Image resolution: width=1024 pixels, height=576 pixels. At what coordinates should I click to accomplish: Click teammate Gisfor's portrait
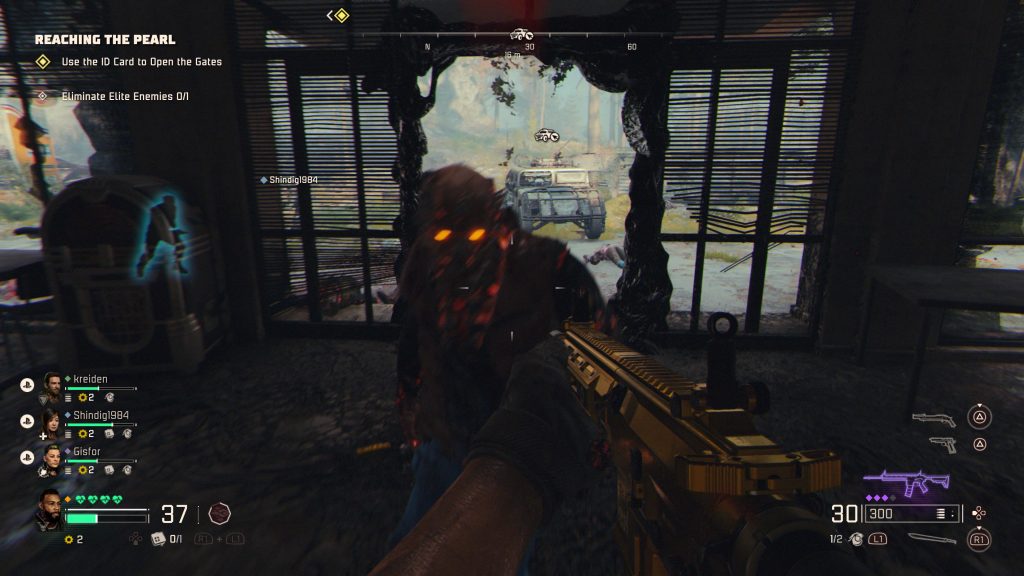51,457
